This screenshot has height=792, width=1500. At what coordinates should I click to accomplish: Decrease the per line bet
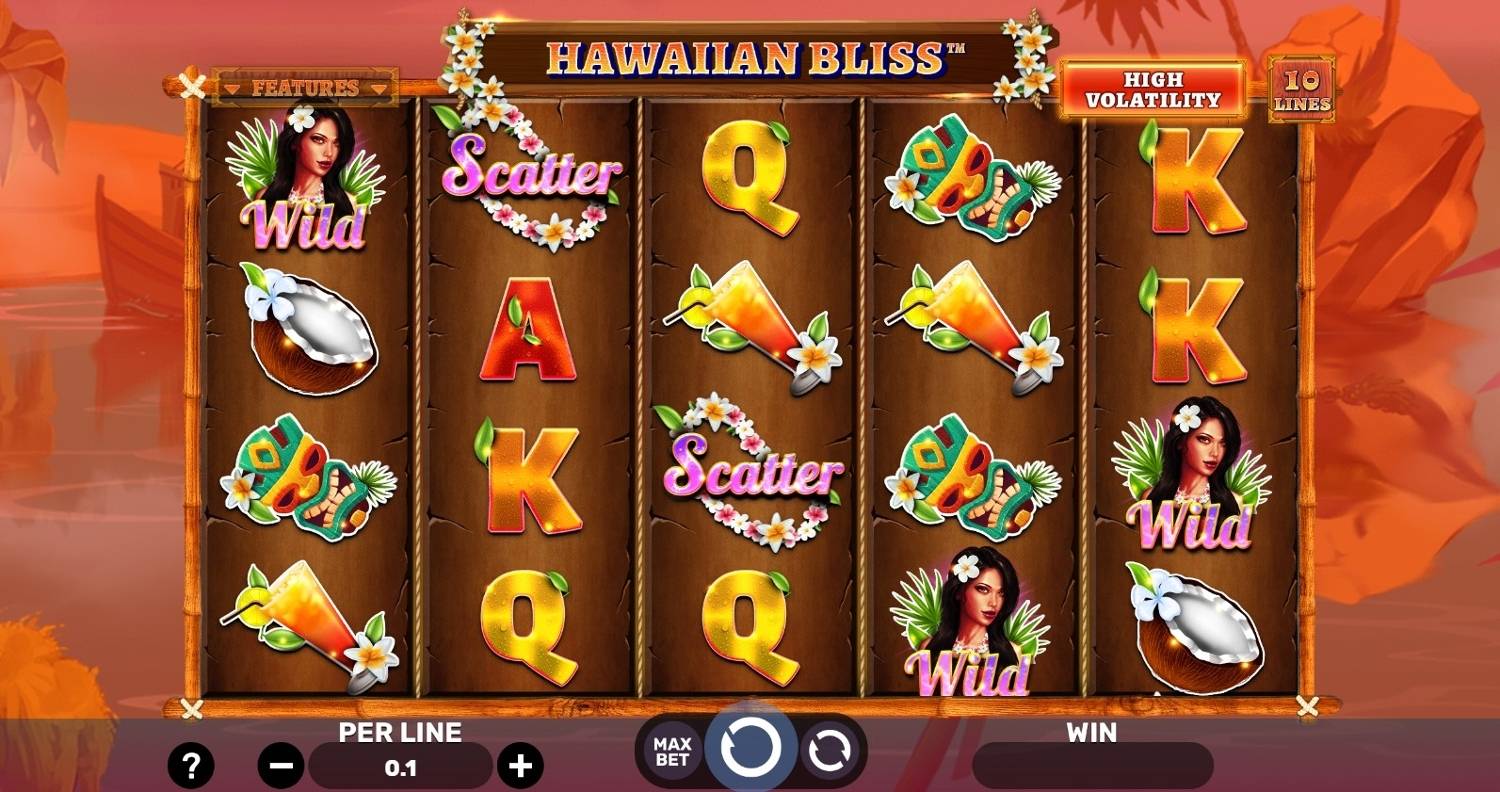pyautogui.click(x=281, y=767)
